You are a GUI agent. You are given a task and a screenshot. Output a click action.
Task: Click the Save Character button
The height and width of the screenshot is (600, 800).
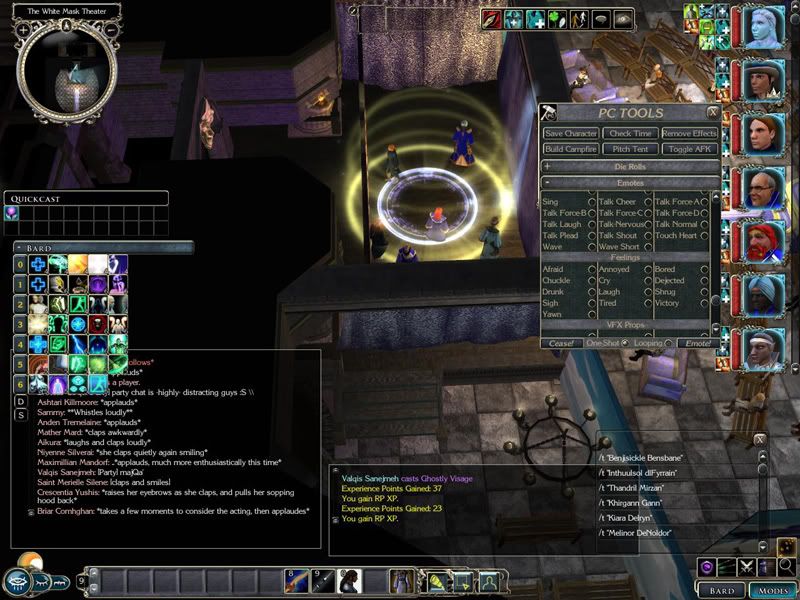click(x=571, y=133)
